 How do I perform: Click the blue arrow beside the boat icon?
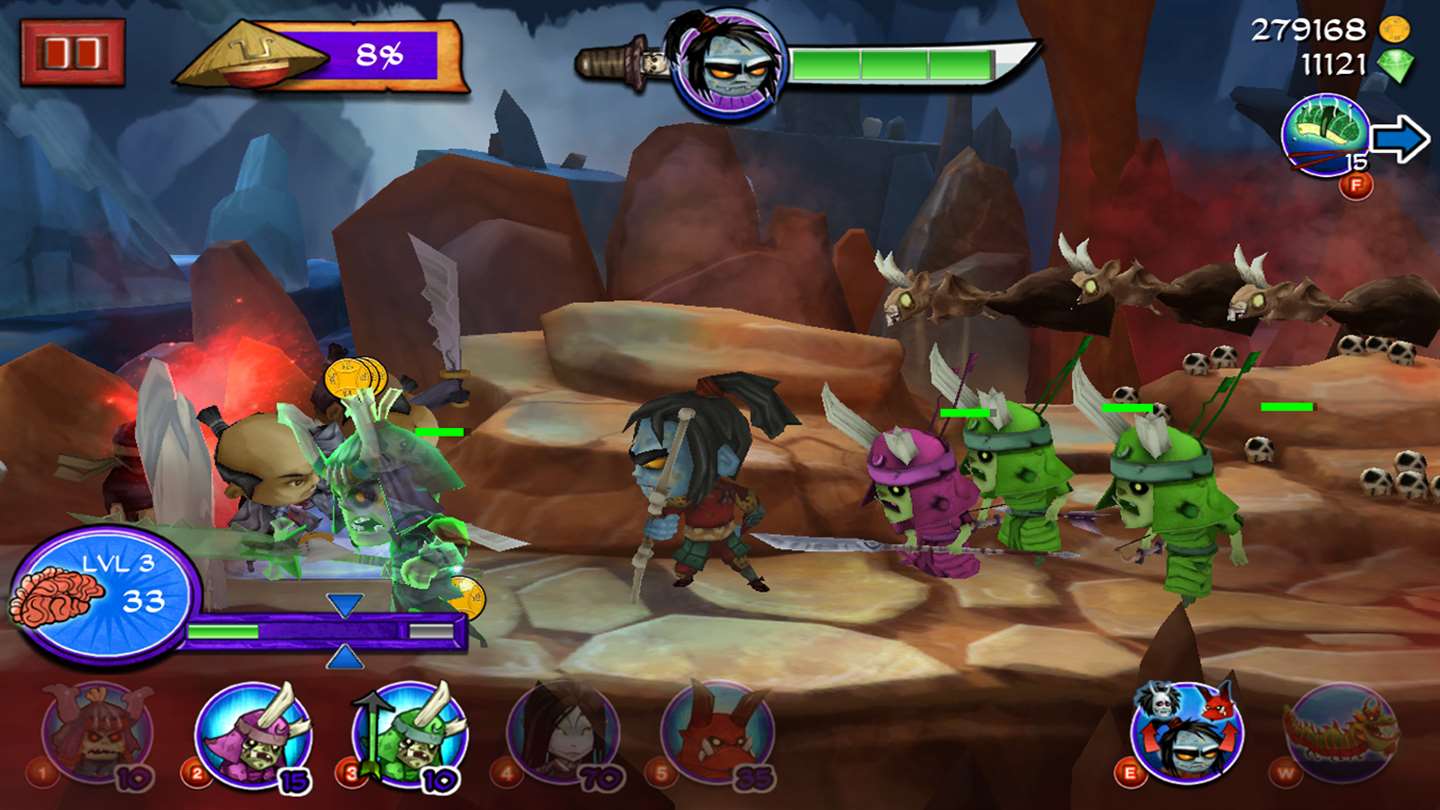click(1401, 139)
